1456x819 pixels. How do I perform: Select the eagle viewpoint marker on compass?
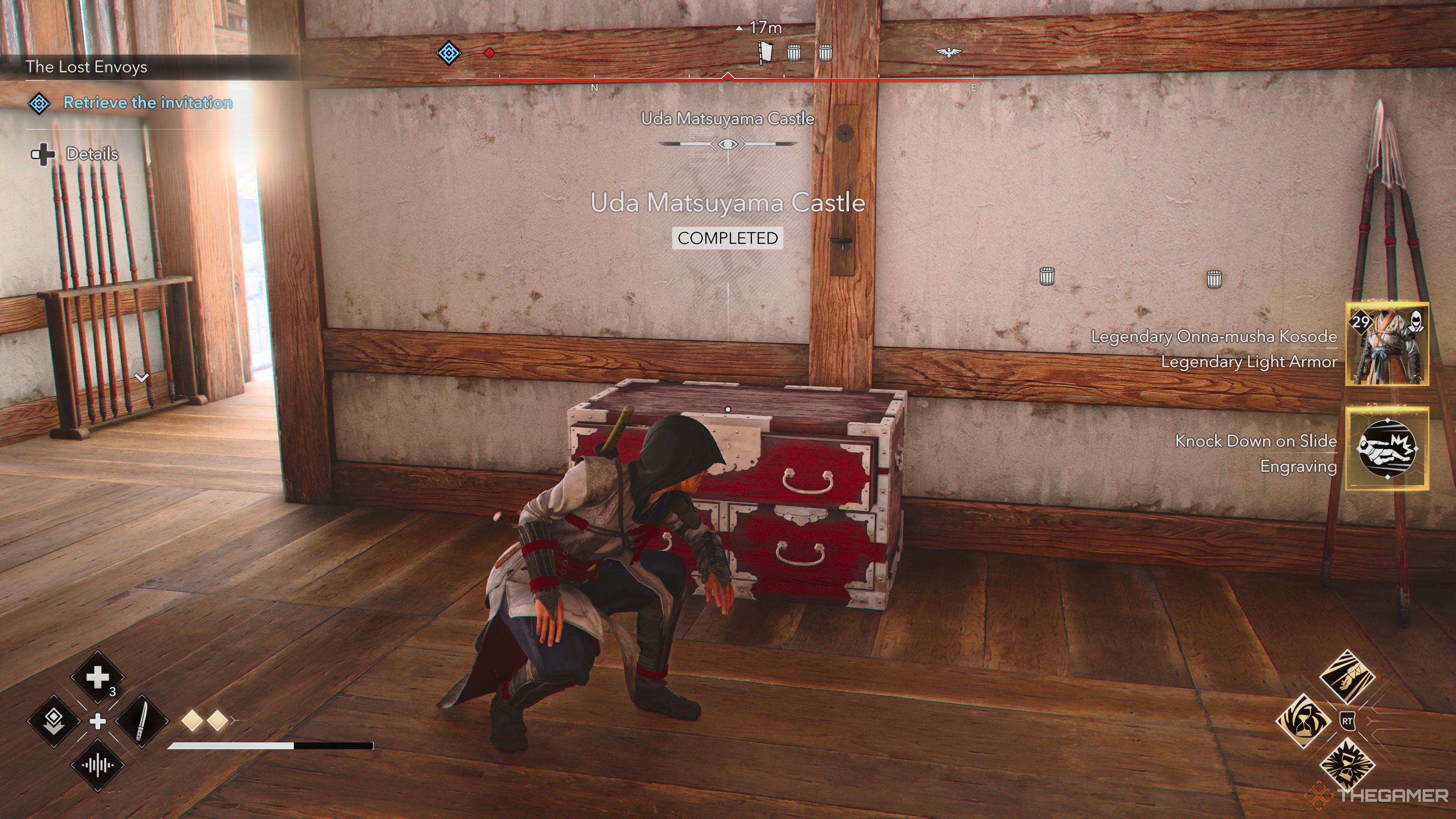pos(948,53)
